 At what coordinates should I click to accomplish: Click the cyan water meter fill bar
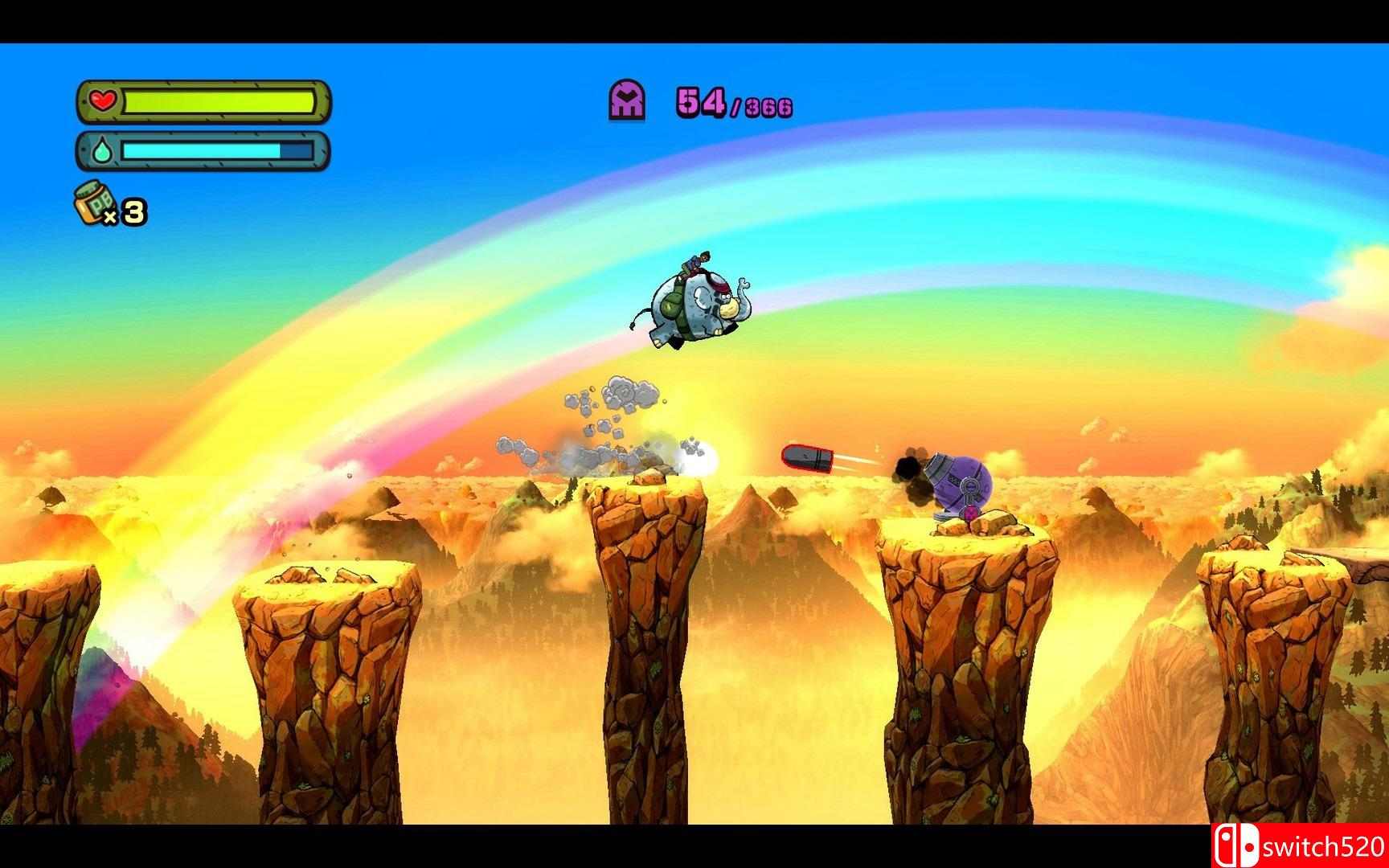point(201,149)
